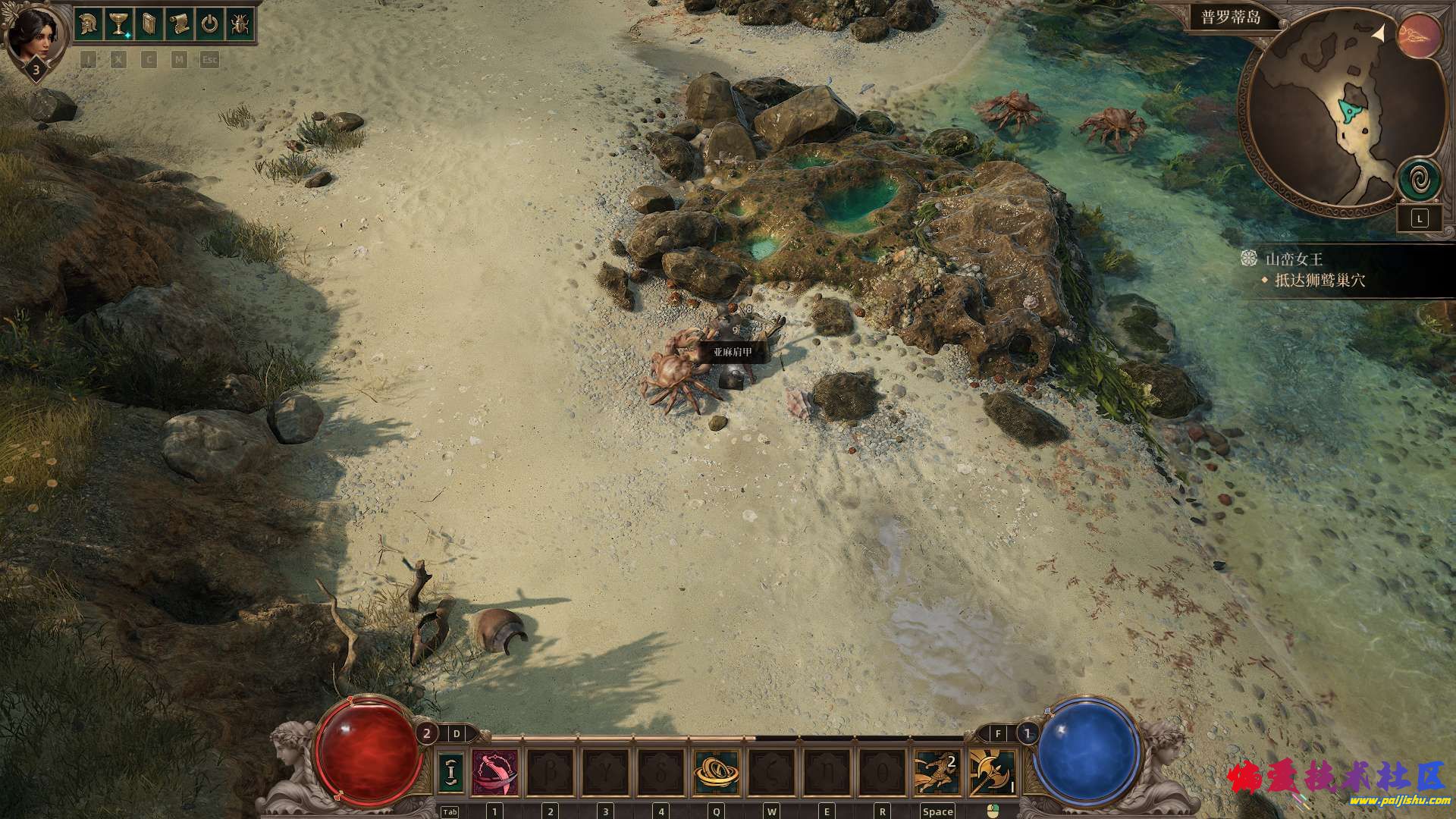1456x819 pixels.
Task: Select the 山峦女王 quest tracker entry
Action: (1294, 259)
